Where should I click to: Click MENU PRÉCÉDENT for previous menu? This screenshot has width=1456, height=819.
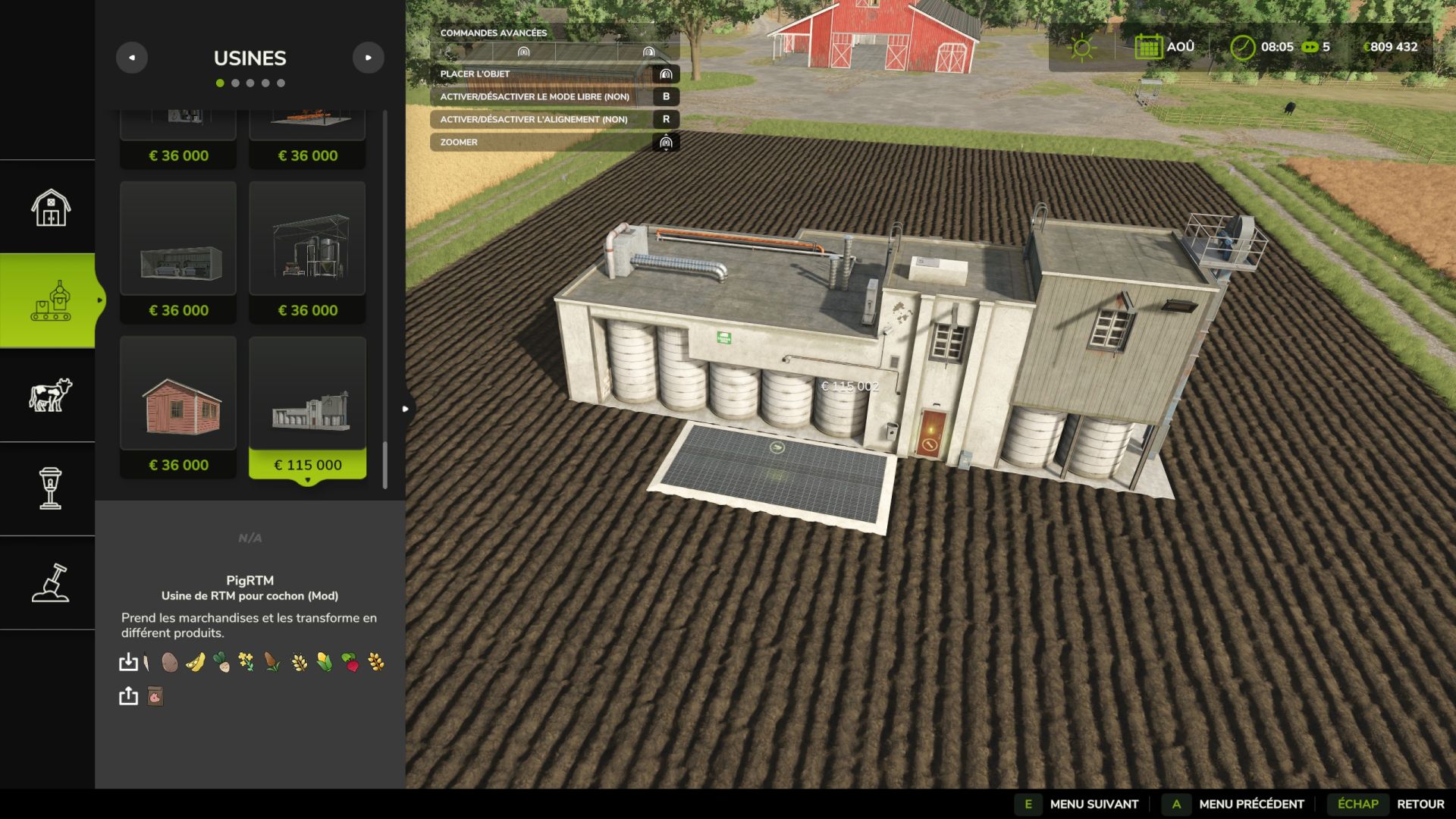1250,804
